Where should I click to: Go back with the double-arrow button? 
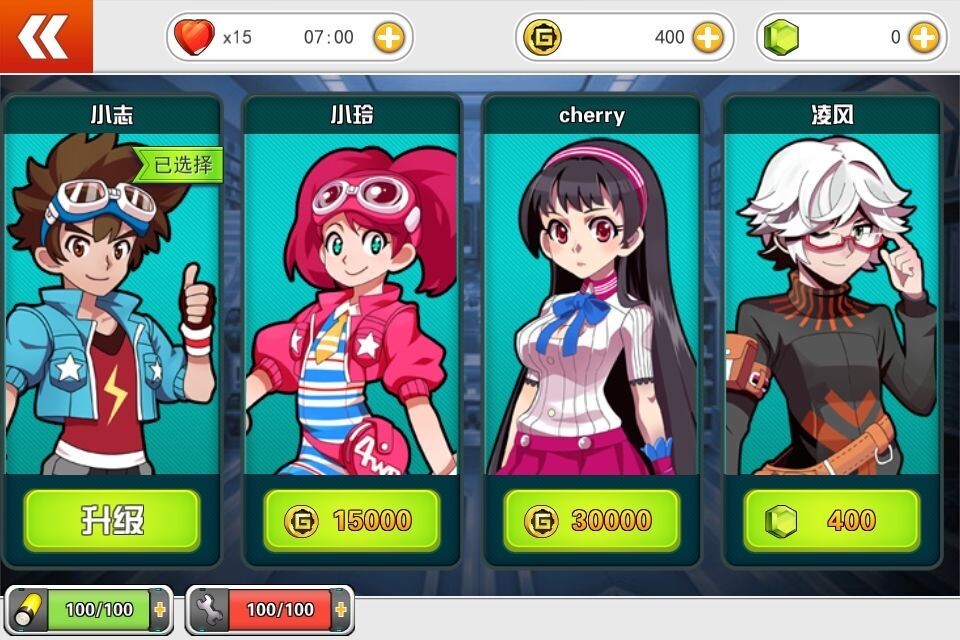[45, 36]
